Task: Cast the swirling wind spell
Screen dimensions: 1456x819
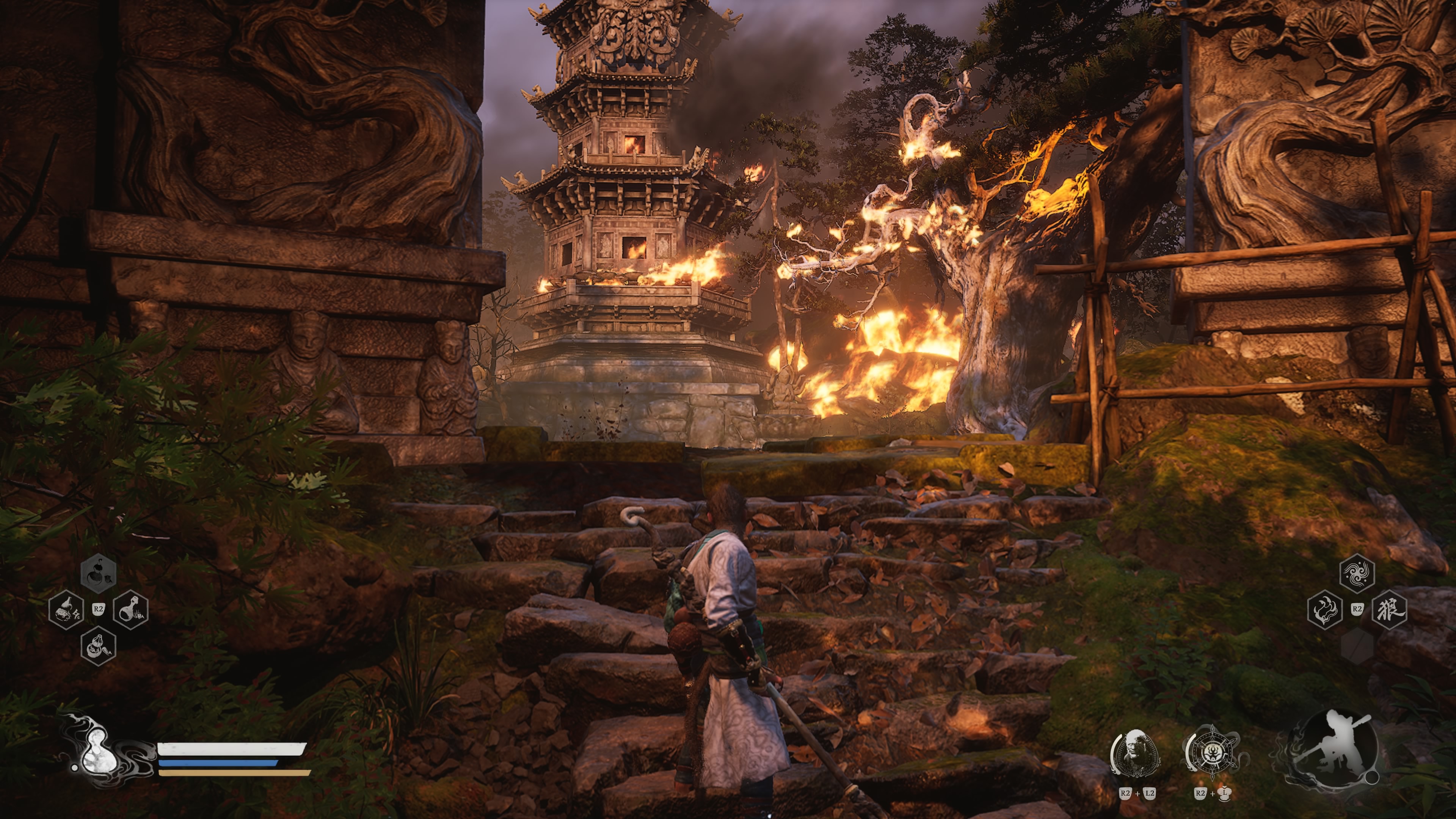Action: pyautogui.click(x=1357, y=573)
